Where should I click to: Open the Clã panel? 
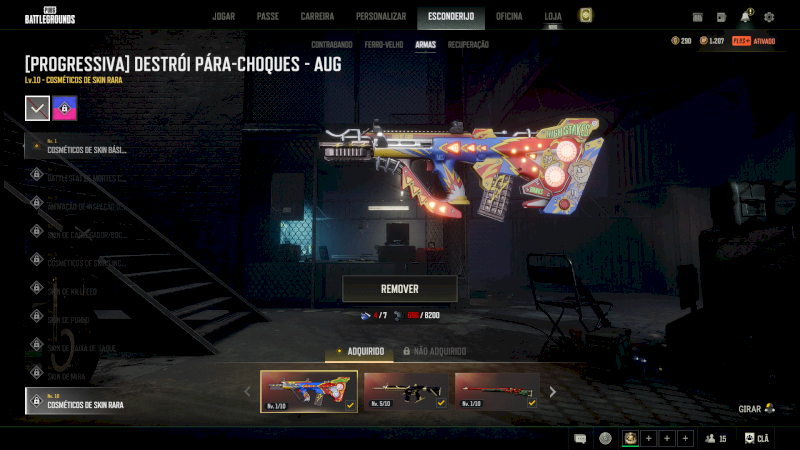point(757,438)
